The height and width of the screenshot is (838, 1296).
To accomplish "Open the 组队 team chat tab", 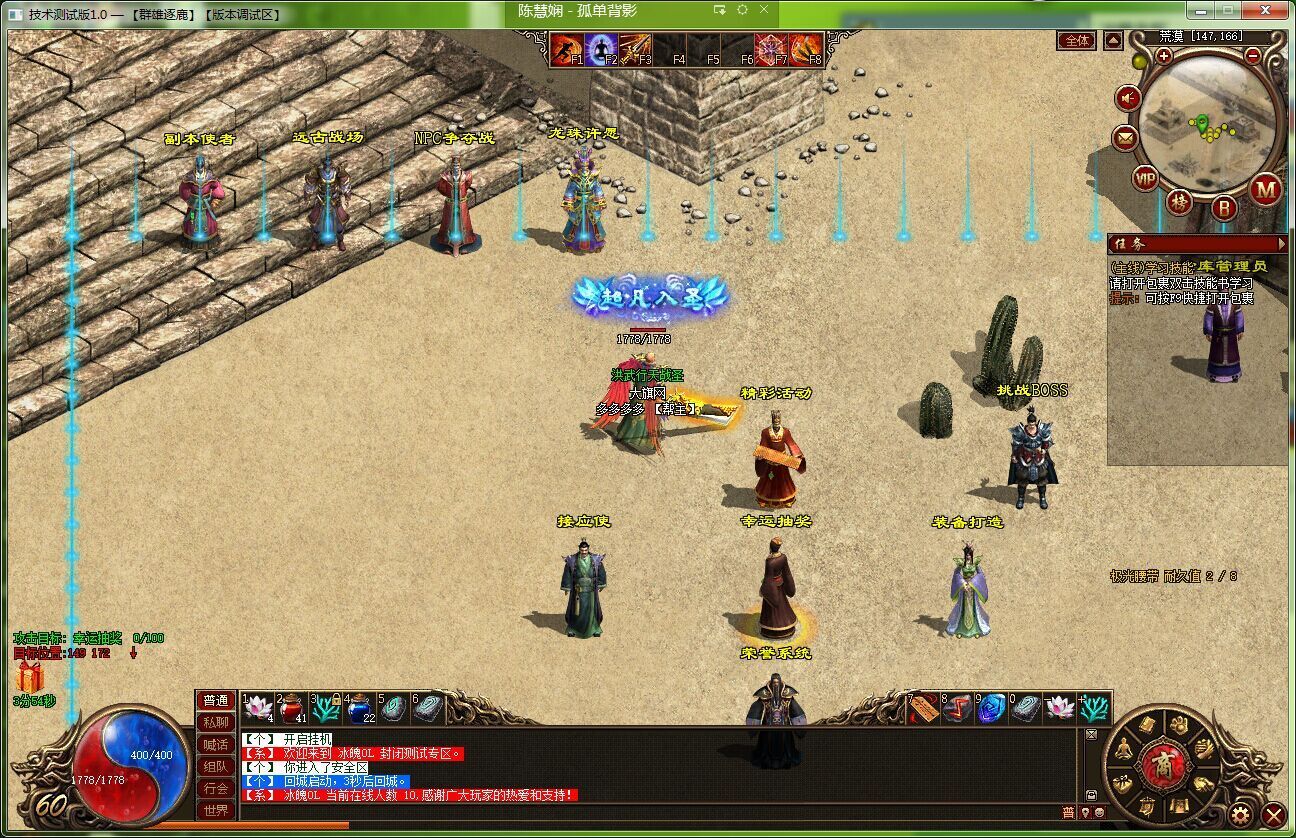I will pyautogui.click(x=216, y=766).
